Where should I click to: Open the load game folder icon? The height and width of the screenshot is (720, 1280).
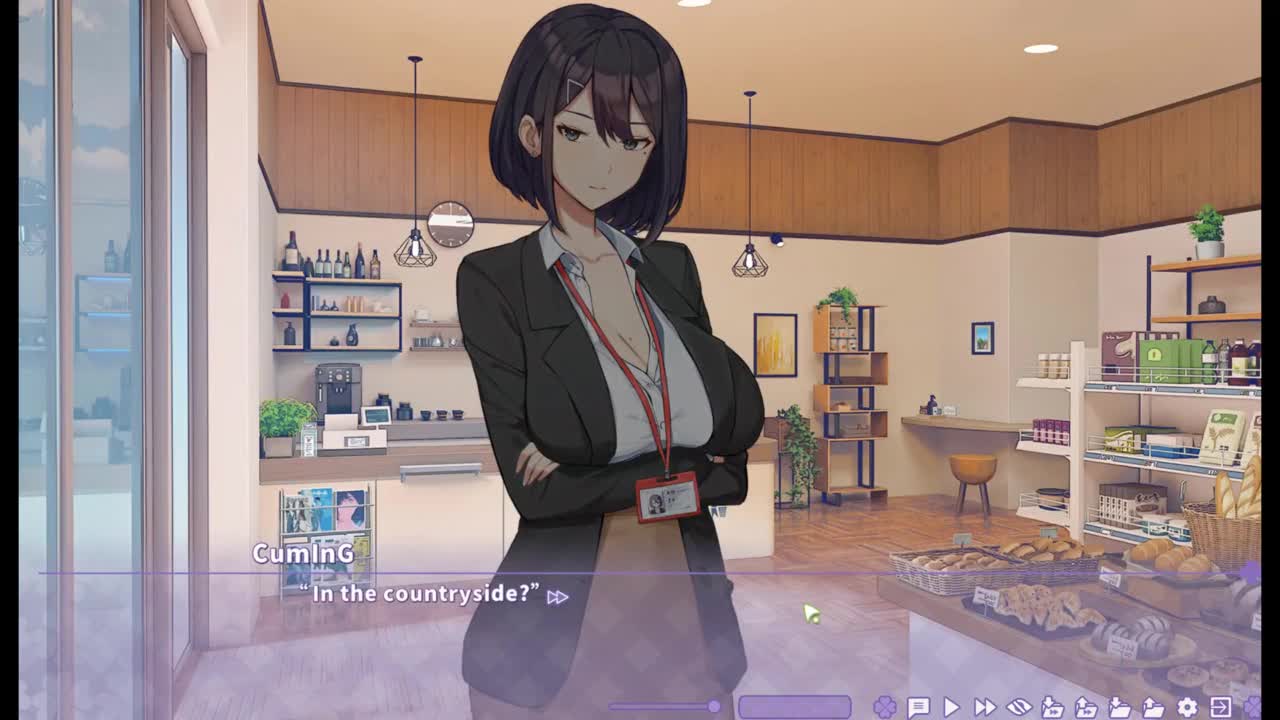pos(1153,708)
